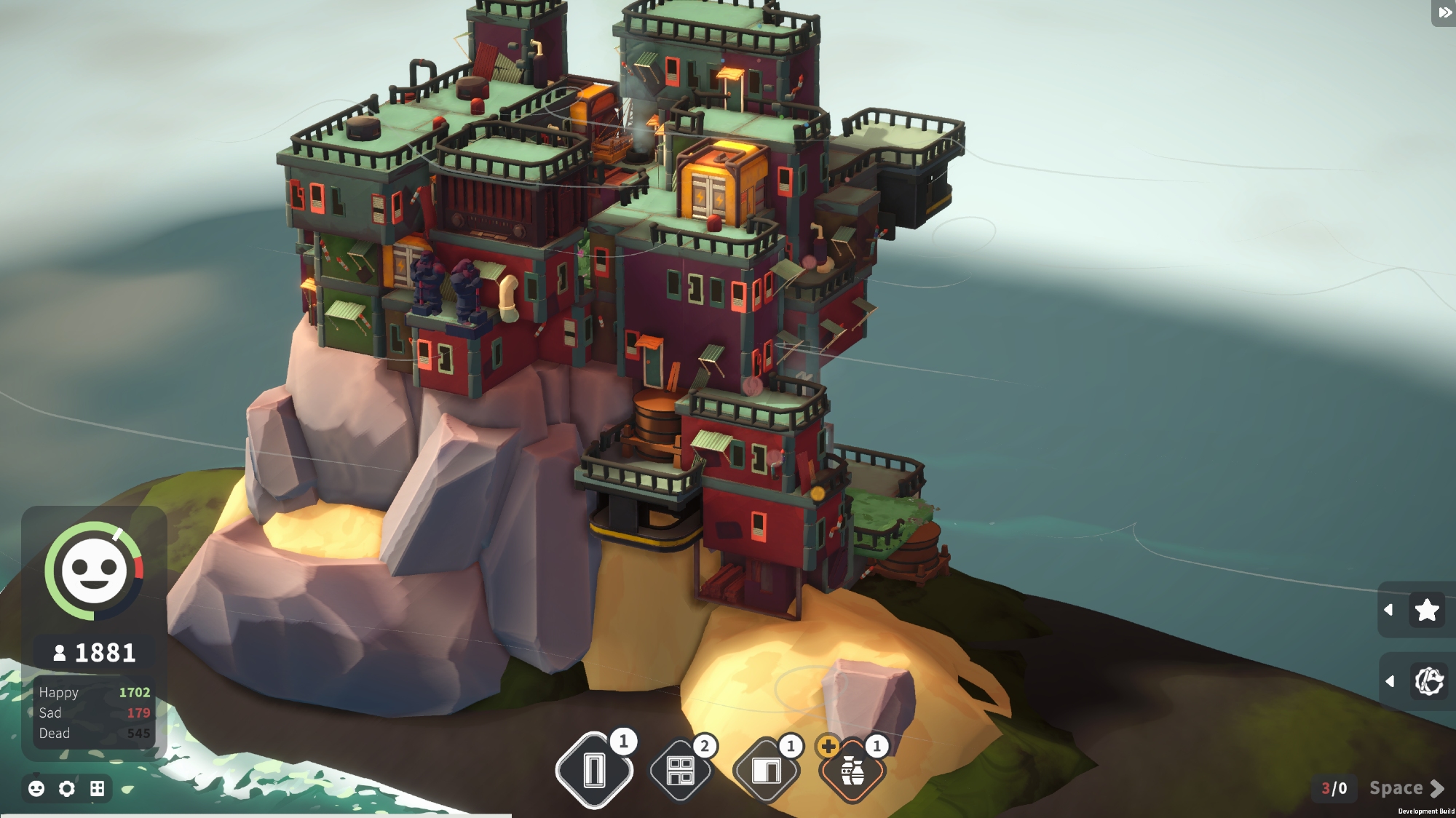This screenshot has width=1456, height=818.
Task: Pick the doorway wall building block
Action: (766, 771)
